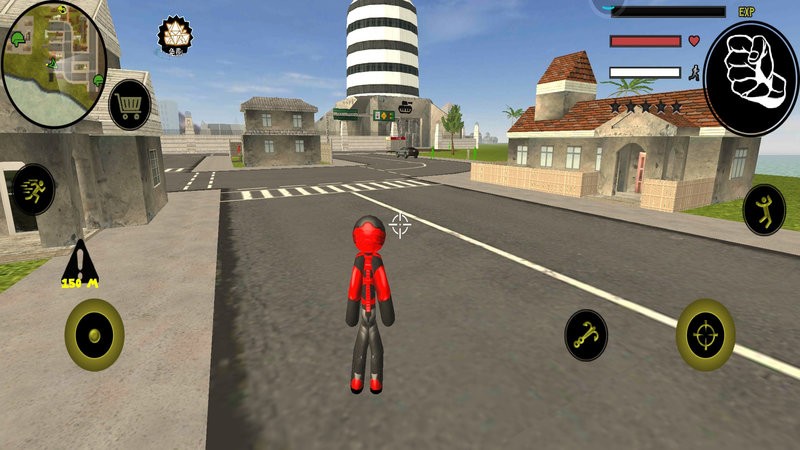The height and width of the screenshot is (450, 800).
Task: Tap the sprint running-man button
Action: [x=35, y=189]
